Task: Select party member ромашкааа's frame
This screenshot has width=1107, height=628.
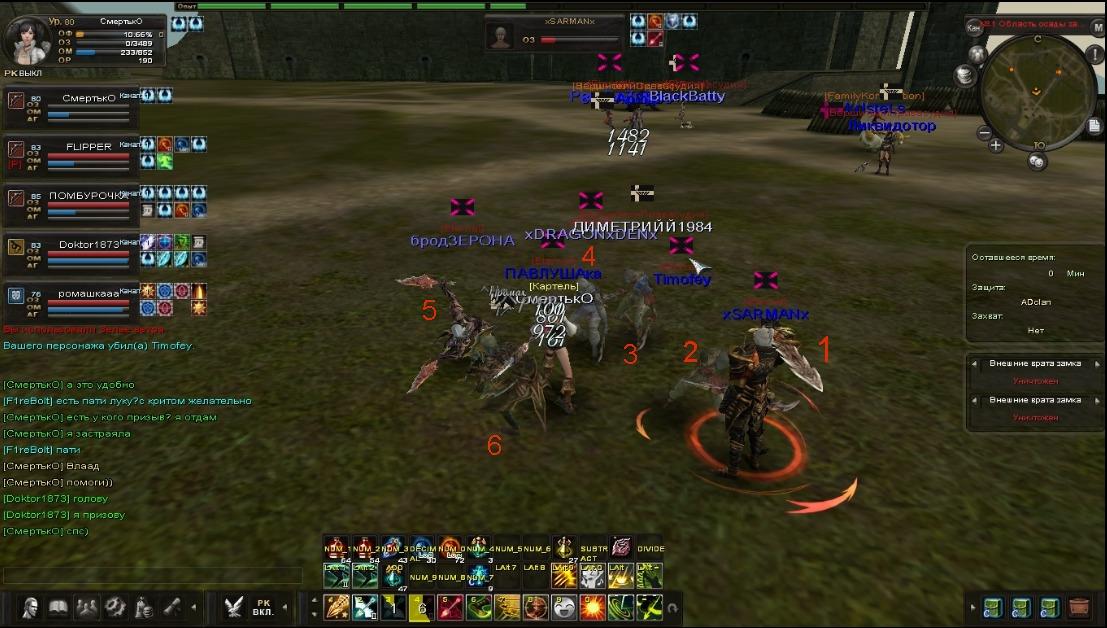Action: [72, 301]
